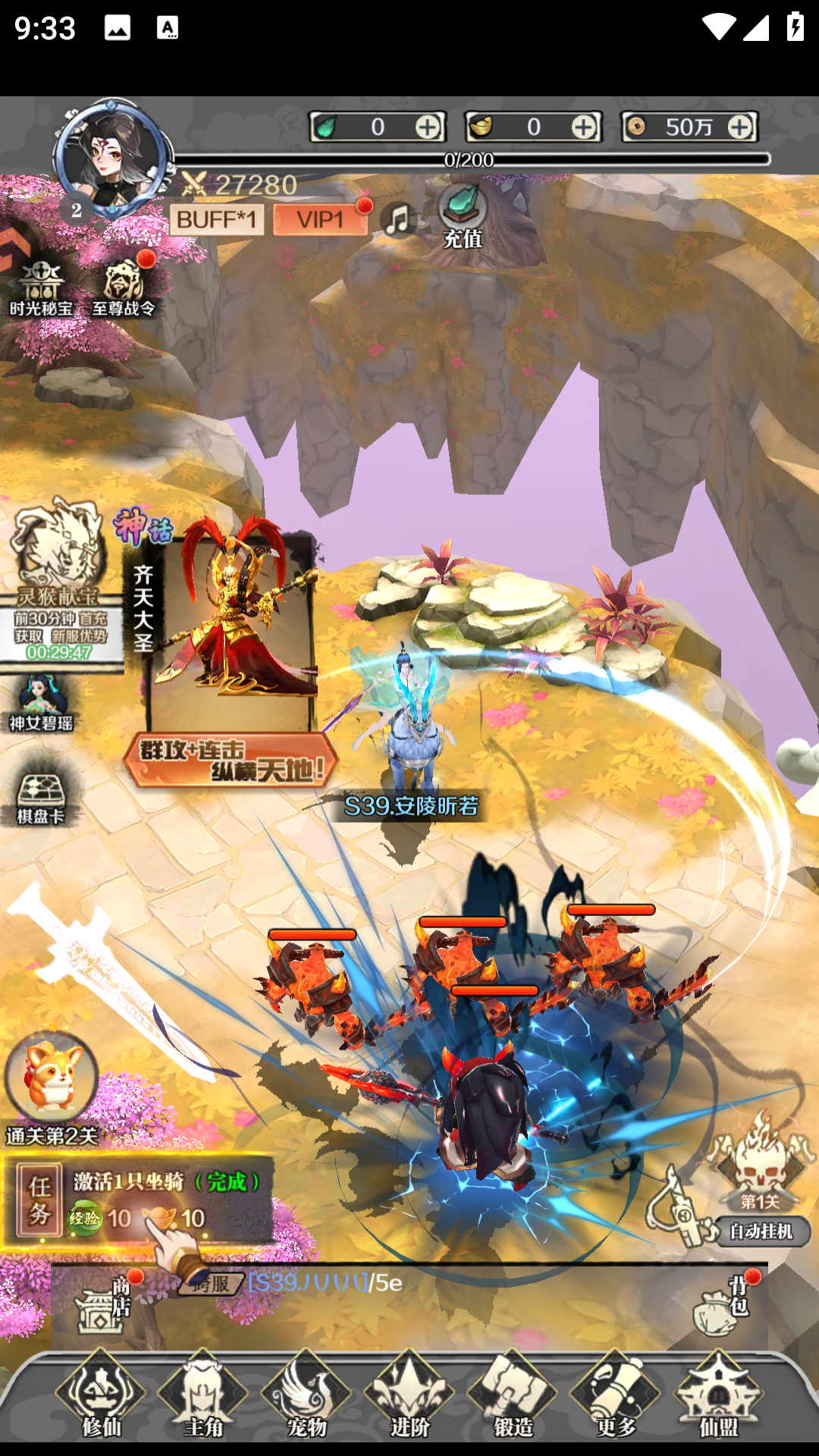
Task: Open the 锻造 forging menu
Action: (x=513, y=1395)
